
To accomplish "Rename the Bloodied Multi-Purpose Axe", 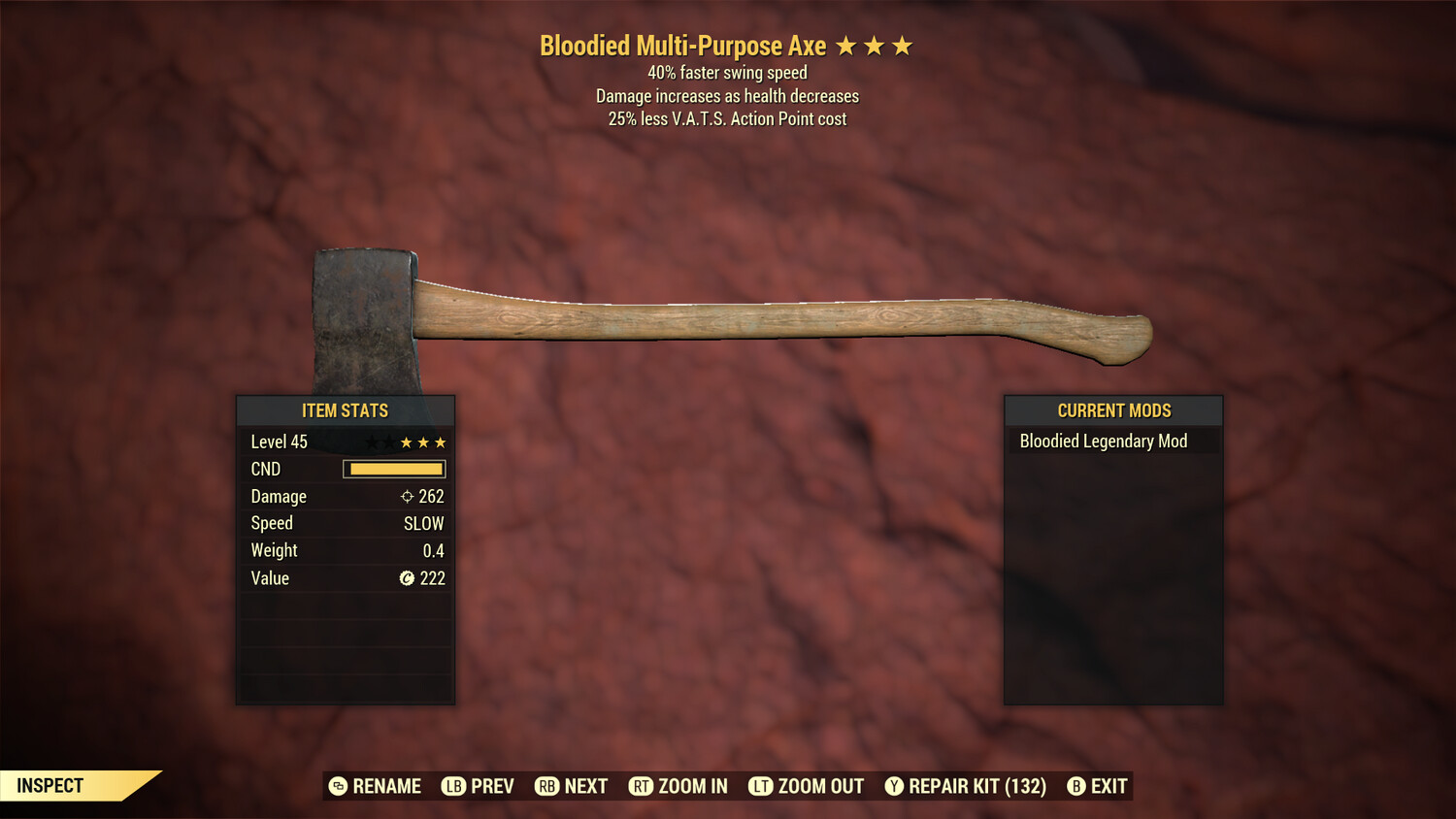I will [x=375, y=786].
